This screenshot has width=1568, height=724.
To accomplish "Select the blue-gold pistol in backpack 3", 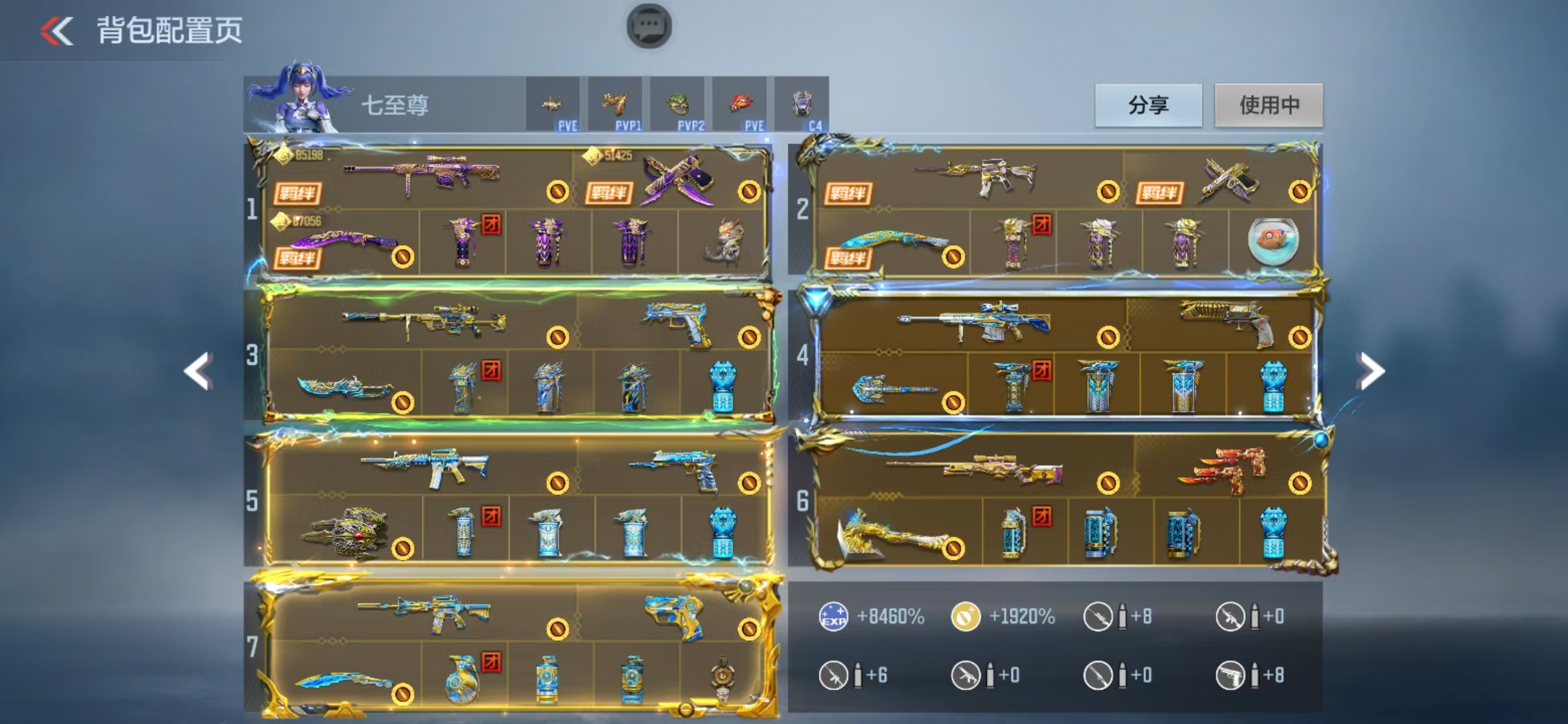I will click(678, 324).
